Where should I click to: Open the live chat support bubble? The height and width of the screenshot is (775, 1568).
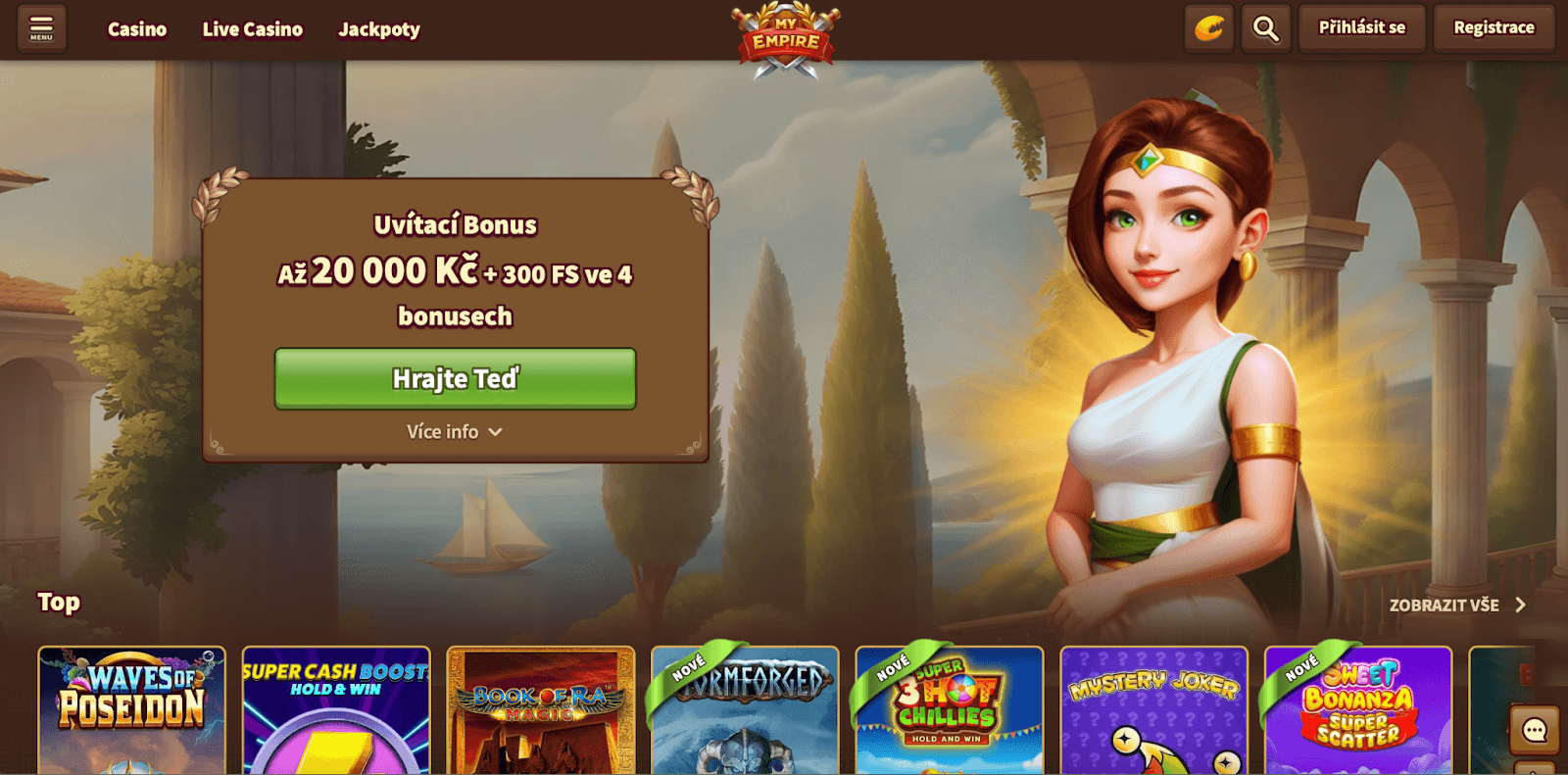point(1534,730)
